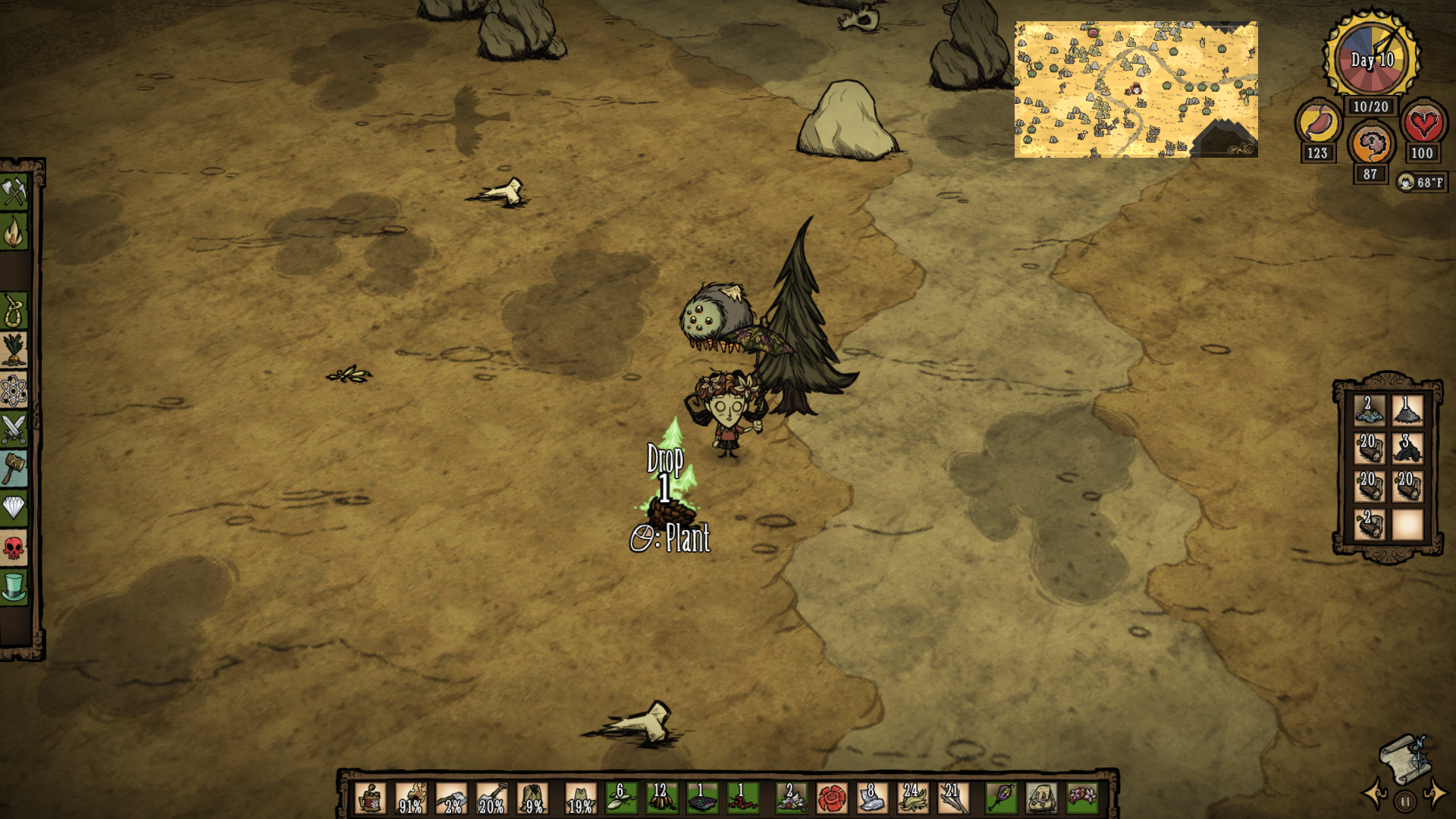Open the map scroll button
Screen dimensions: 1456x819
point(1404,758)
